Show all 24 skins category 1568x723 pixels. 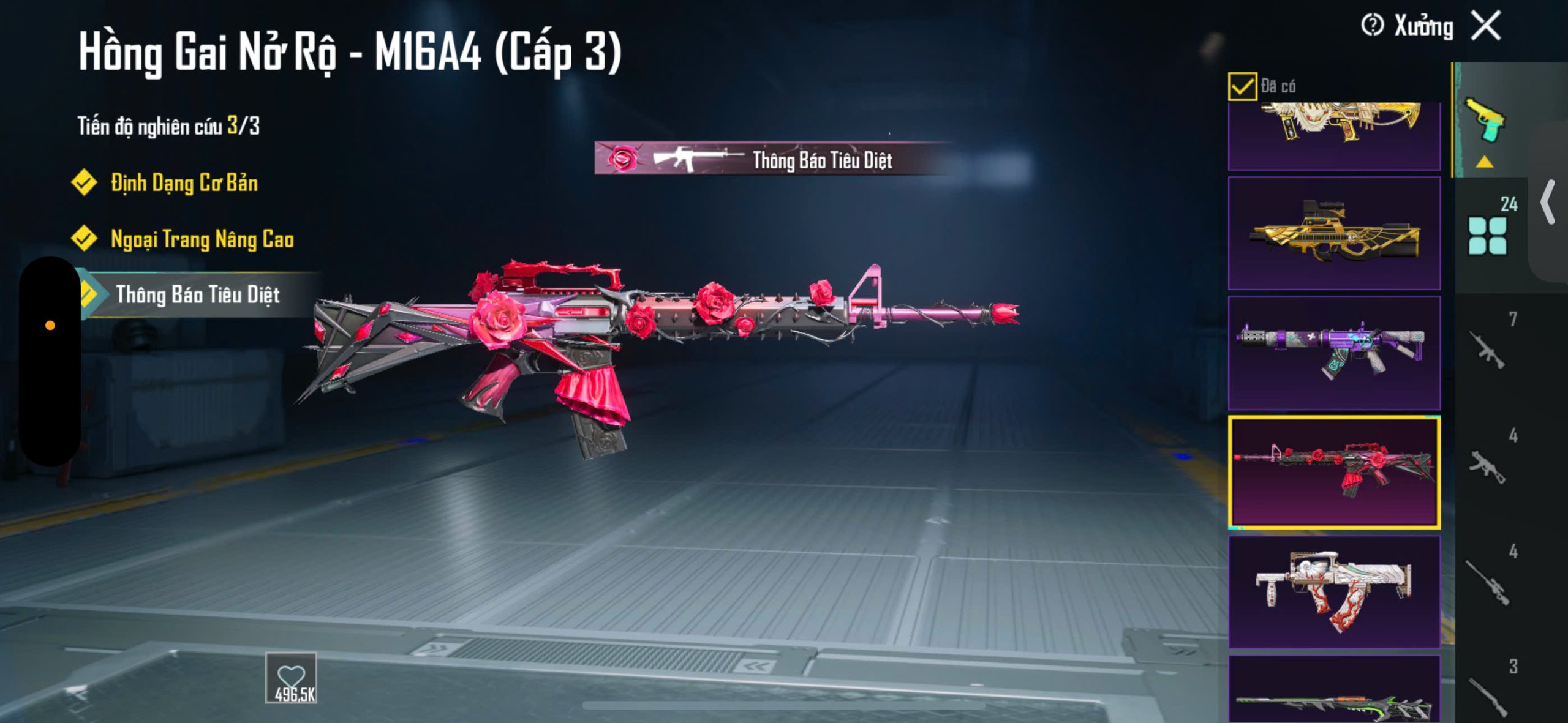1488,233
